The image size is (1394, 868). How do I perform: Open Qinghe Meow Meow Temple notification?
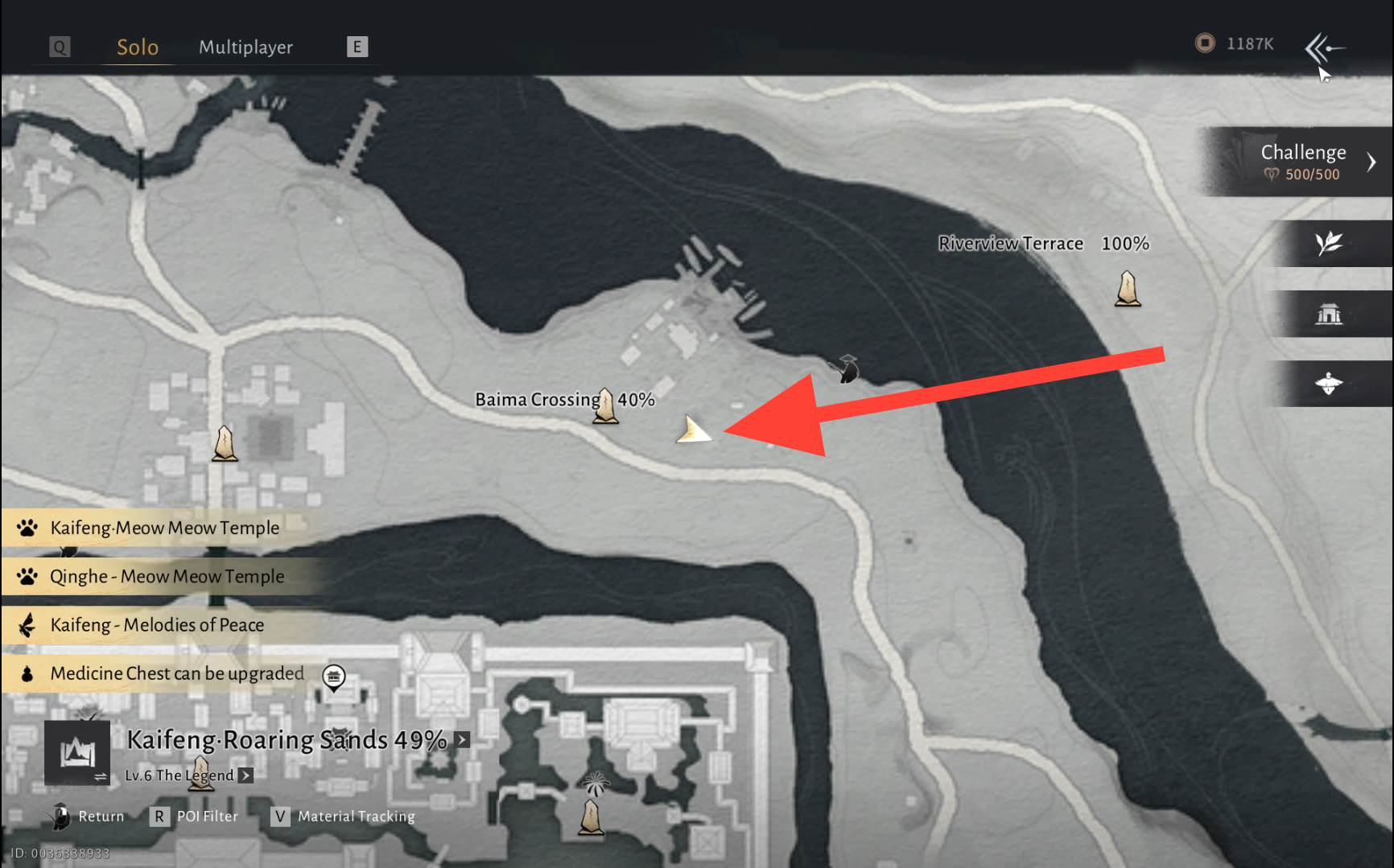tap(166, 576)
